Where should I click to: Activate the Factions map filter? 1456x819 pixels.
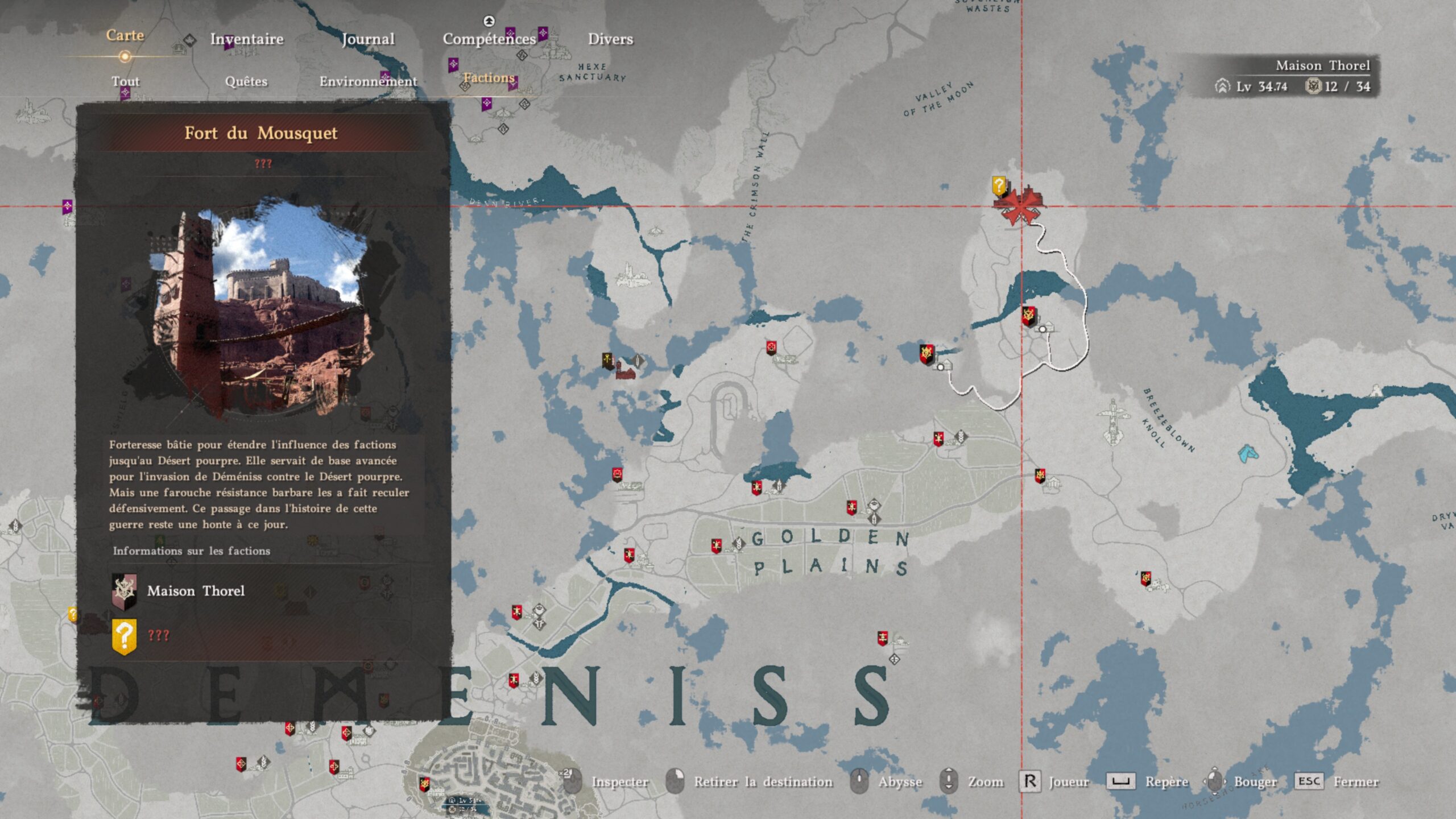click(489, 78)
